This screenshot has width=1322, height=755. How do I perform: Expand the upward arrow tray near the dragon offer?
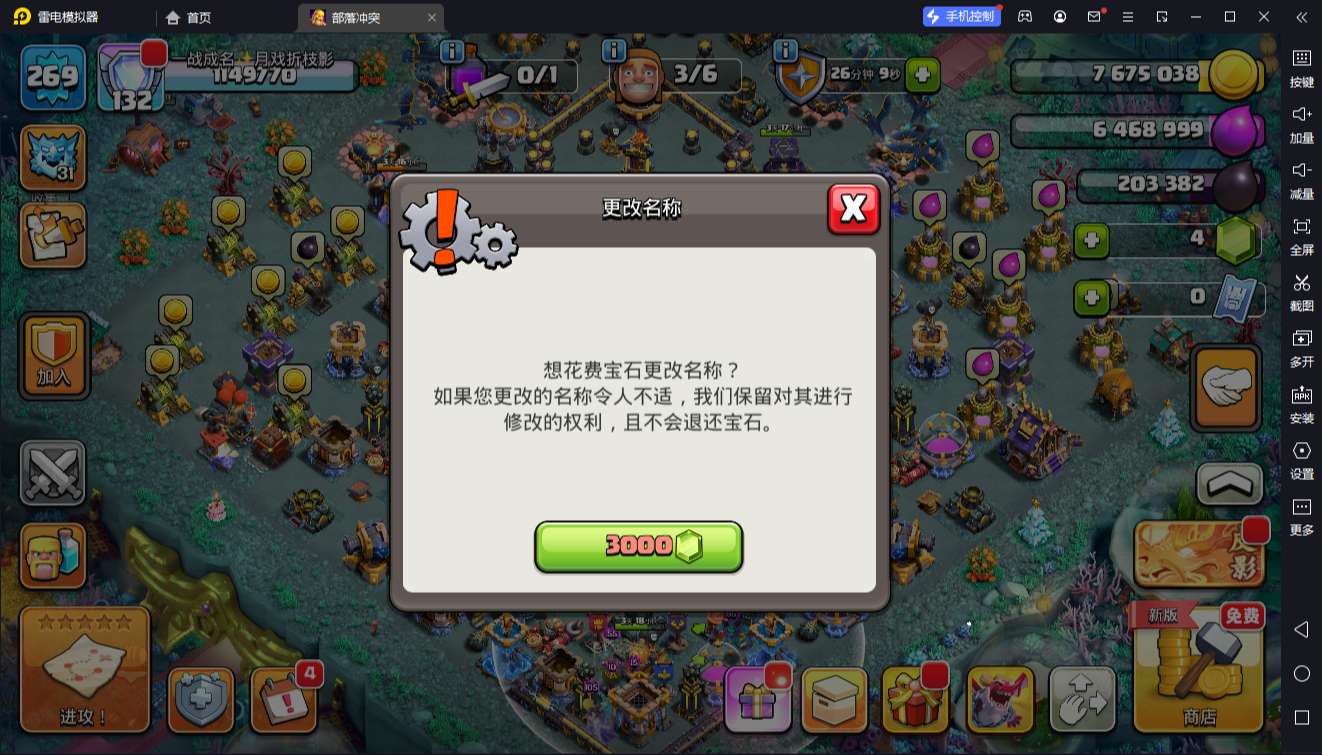pos(1226,484)
